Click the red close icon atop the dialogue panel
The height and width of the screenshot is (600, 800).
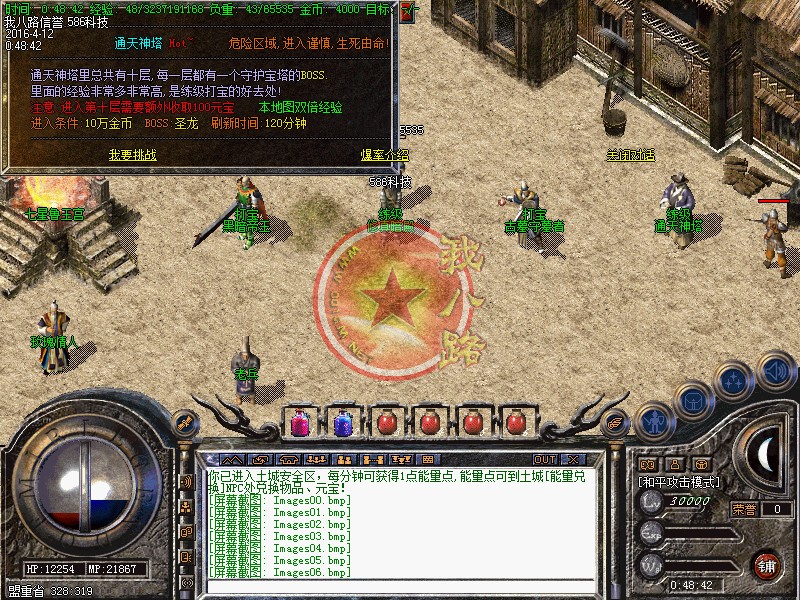[404, 13]
